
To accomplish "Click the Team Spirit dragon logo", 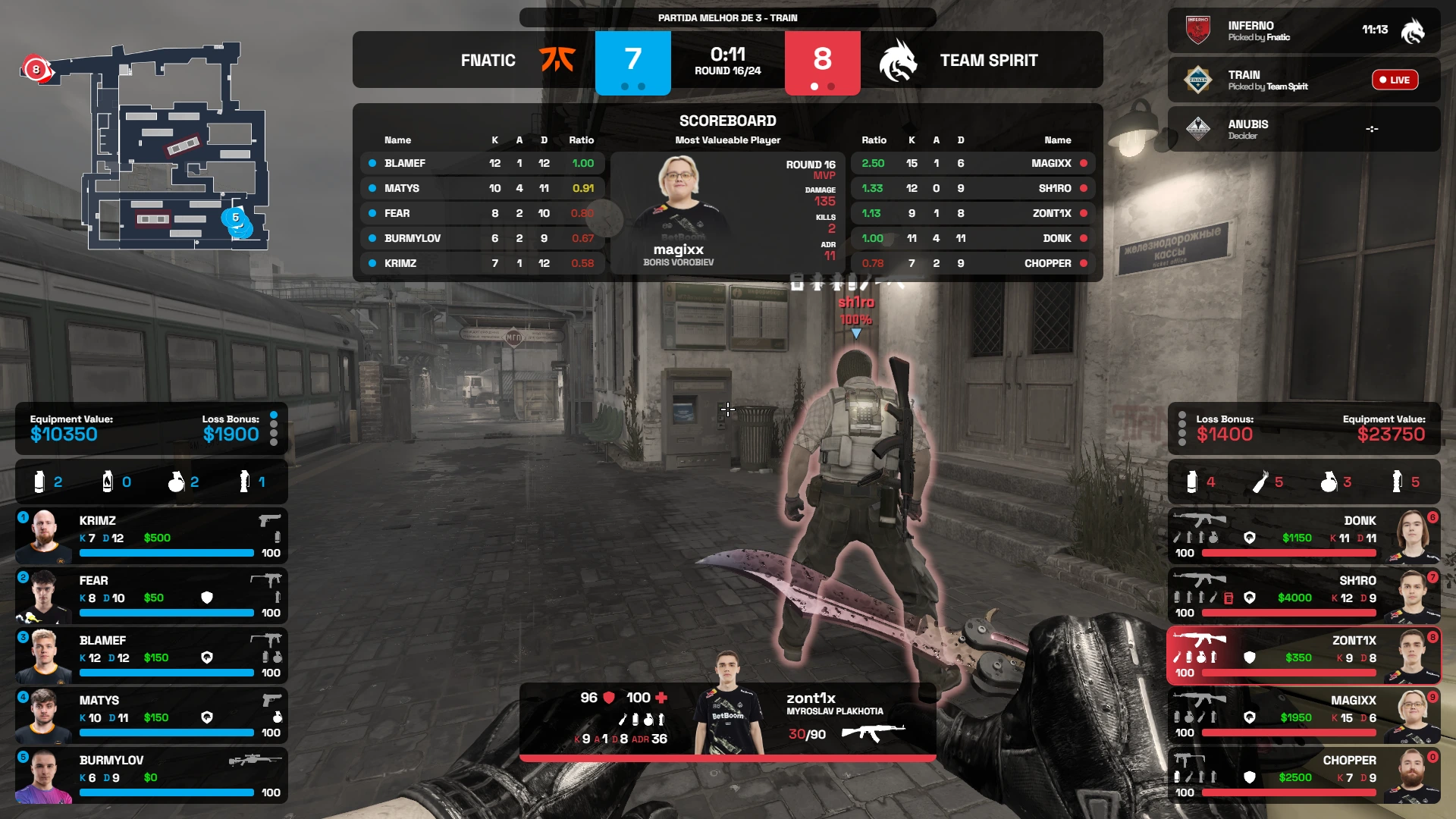I will tap(898, 60).
